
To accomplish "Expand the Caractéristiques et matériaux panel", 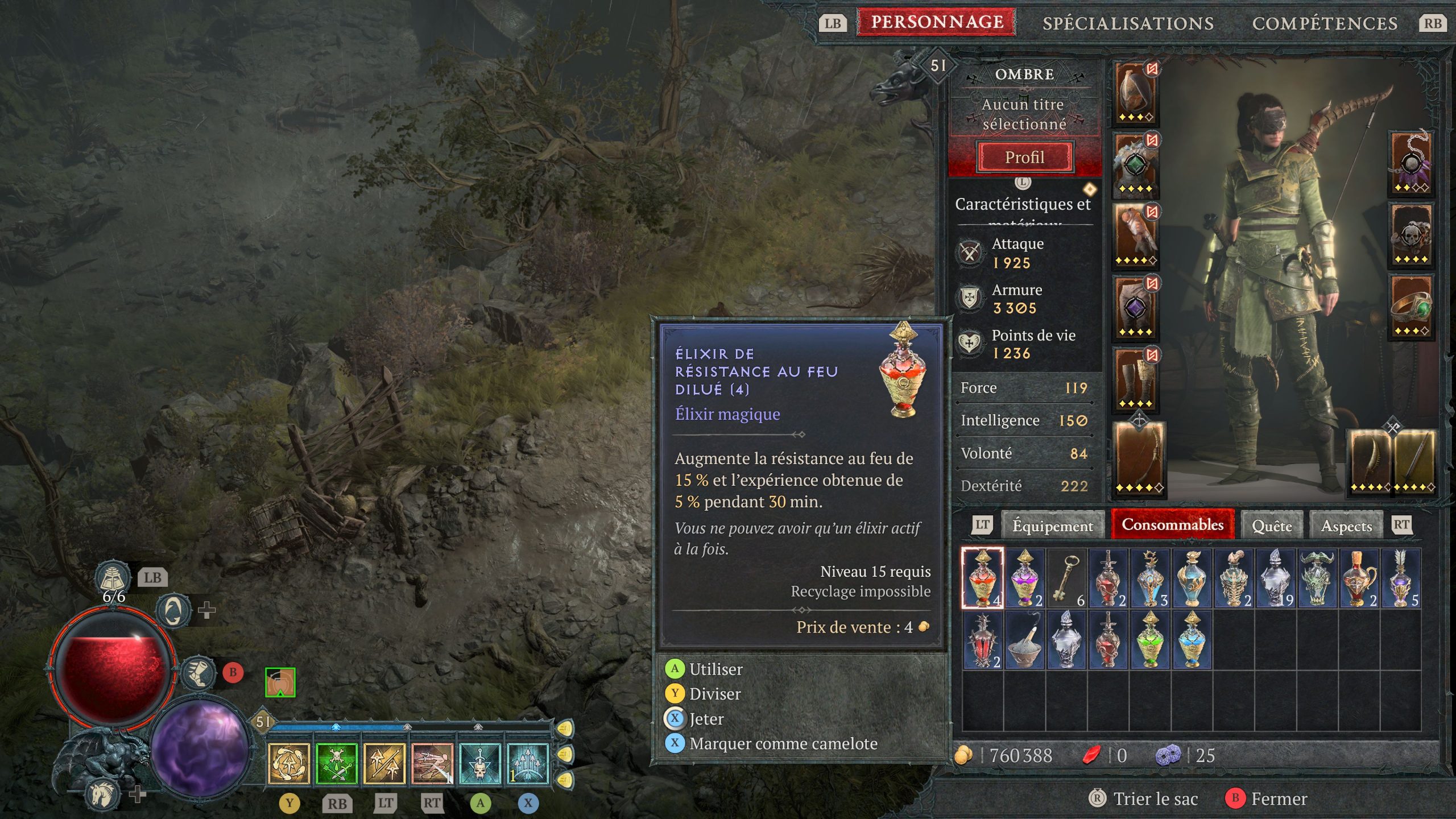I will pyautogui.click(x=1023, y=204).
